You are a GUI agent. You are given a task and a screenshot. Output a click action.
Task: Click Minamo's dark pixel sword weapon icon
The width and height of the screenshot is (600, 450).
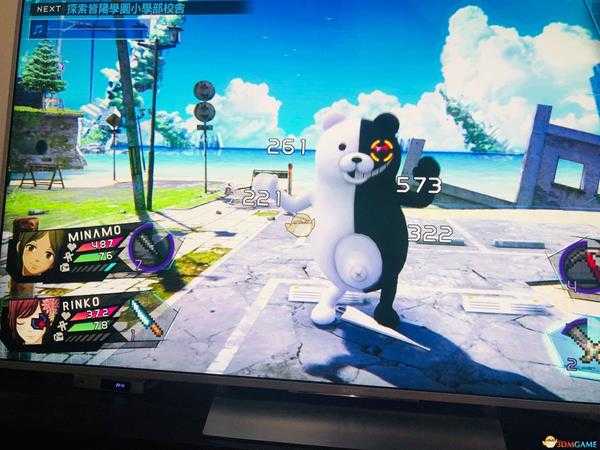(x=148, y=248)
